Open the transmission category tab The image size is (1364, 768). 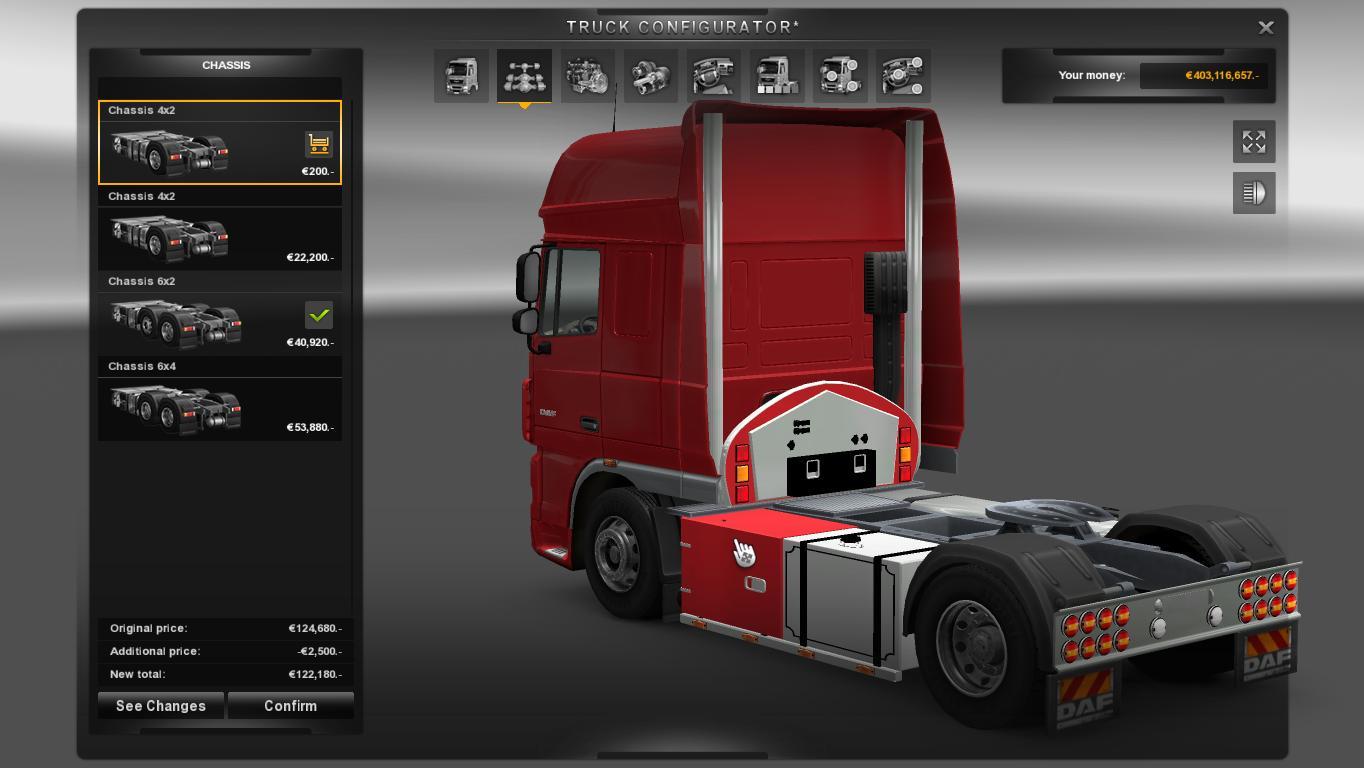[650, 76]
